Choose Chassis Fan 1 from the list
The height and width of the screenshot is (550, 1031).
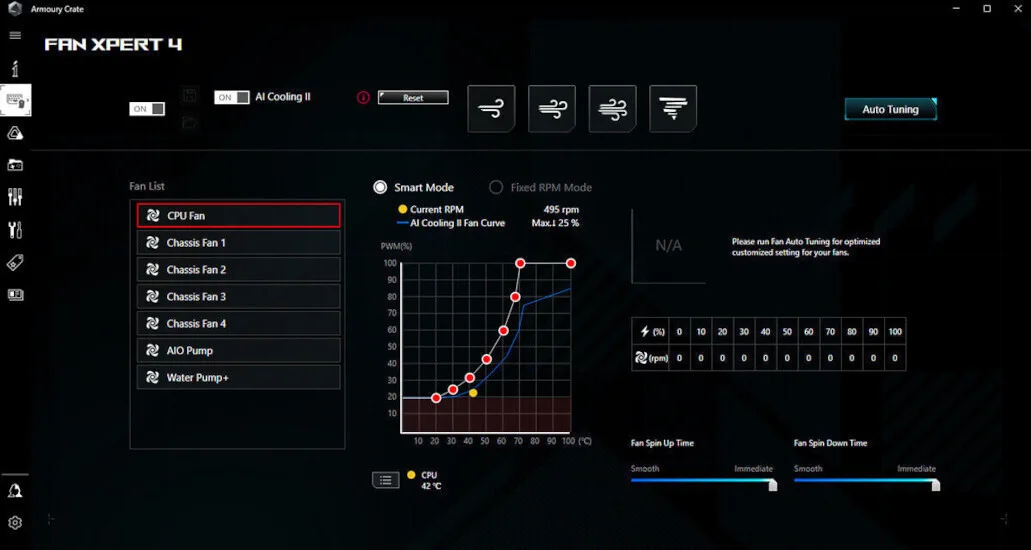(x=239, y=242)
